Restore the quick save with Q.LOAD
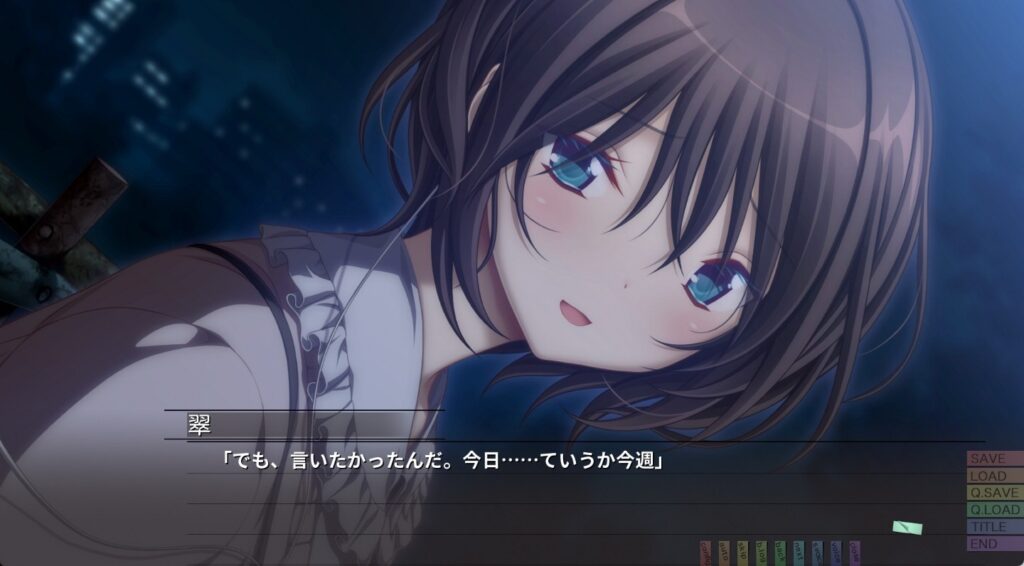 (994, 510)
